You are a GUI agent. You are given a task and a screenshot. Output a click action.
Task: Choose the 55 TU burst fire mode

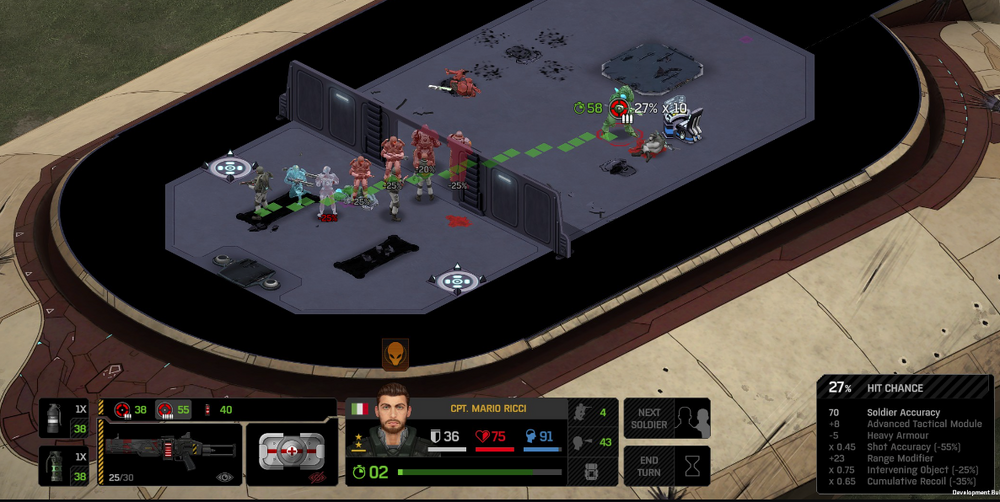pyautogui.click(x=171, y=409)
